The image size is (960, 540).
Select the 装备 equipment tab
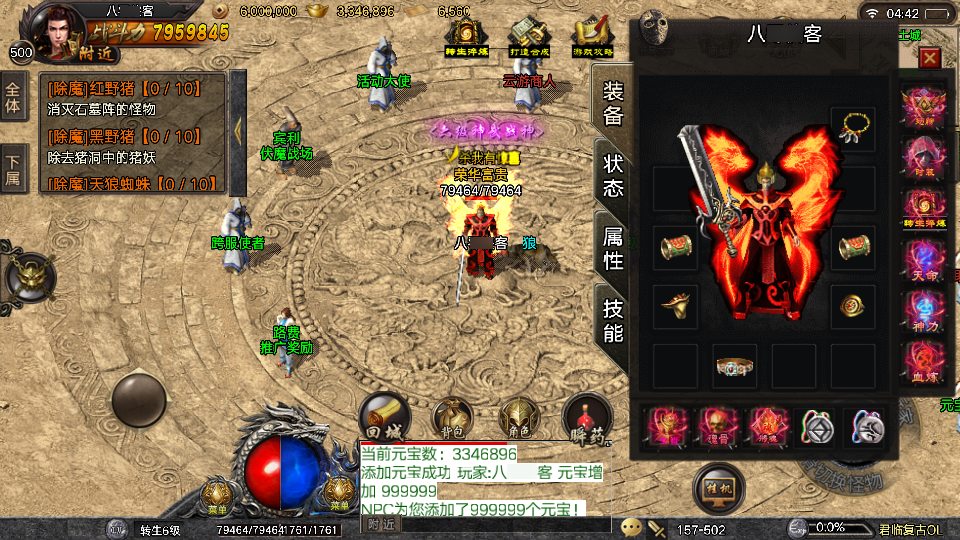(613, 103)
